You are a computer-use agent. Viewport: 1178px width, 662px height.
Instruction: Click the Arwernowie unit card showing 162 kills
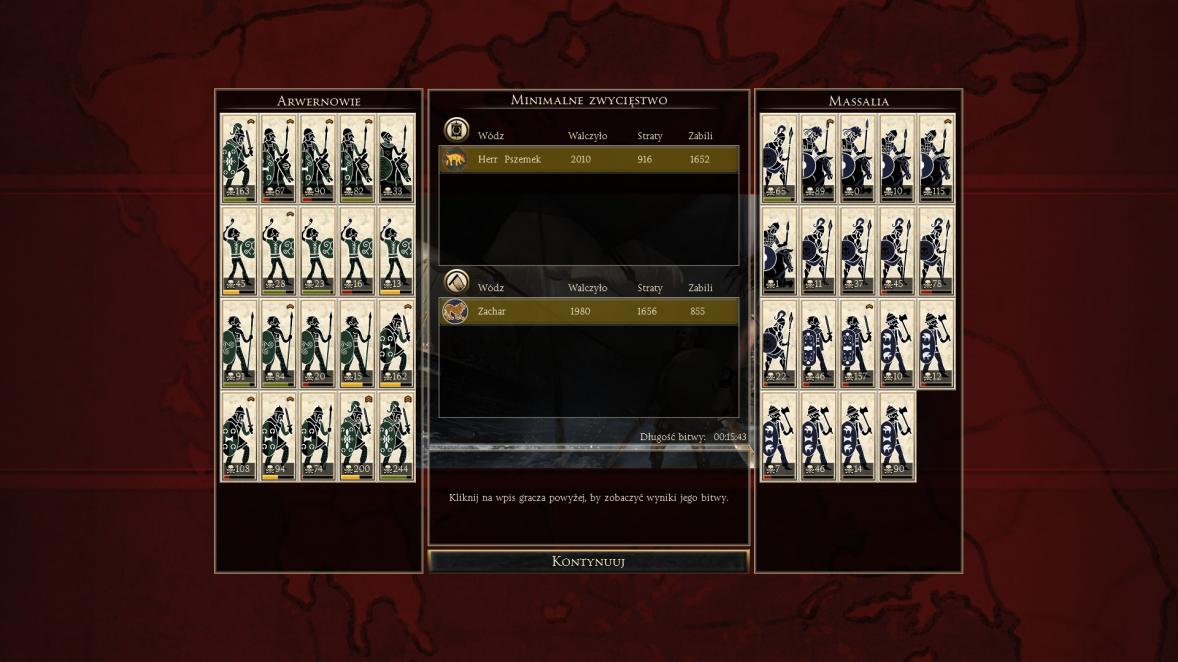click(x=396, y=344)
